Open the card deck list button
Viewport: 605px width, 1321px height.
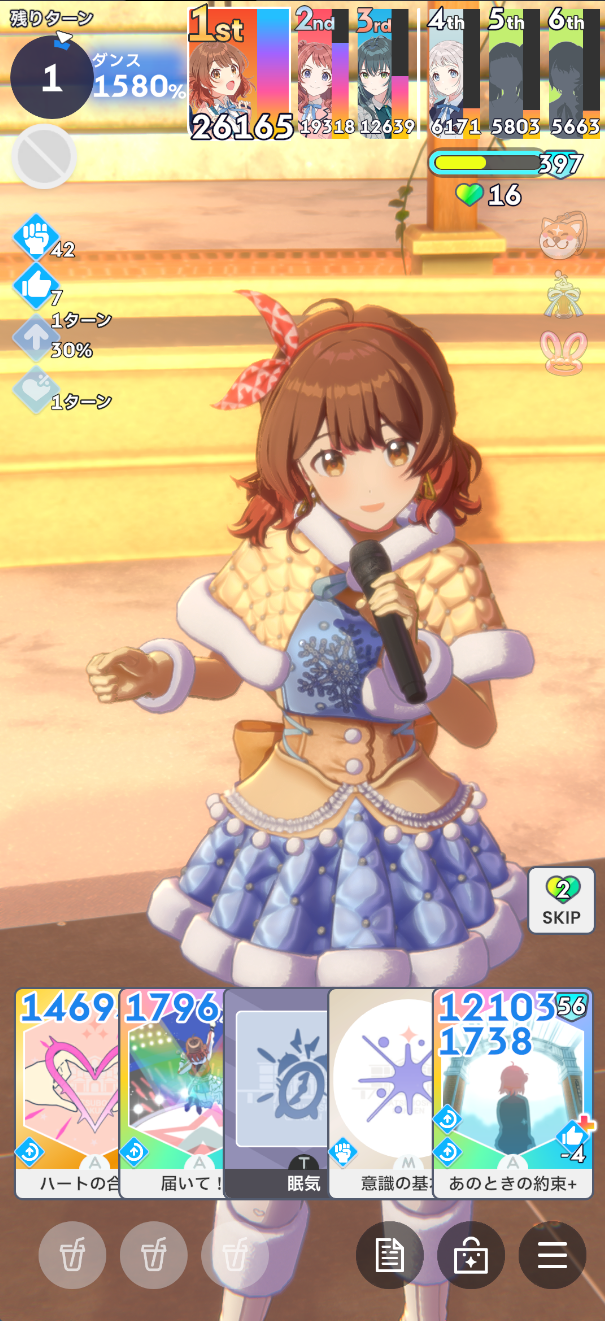click(471, 1255)
